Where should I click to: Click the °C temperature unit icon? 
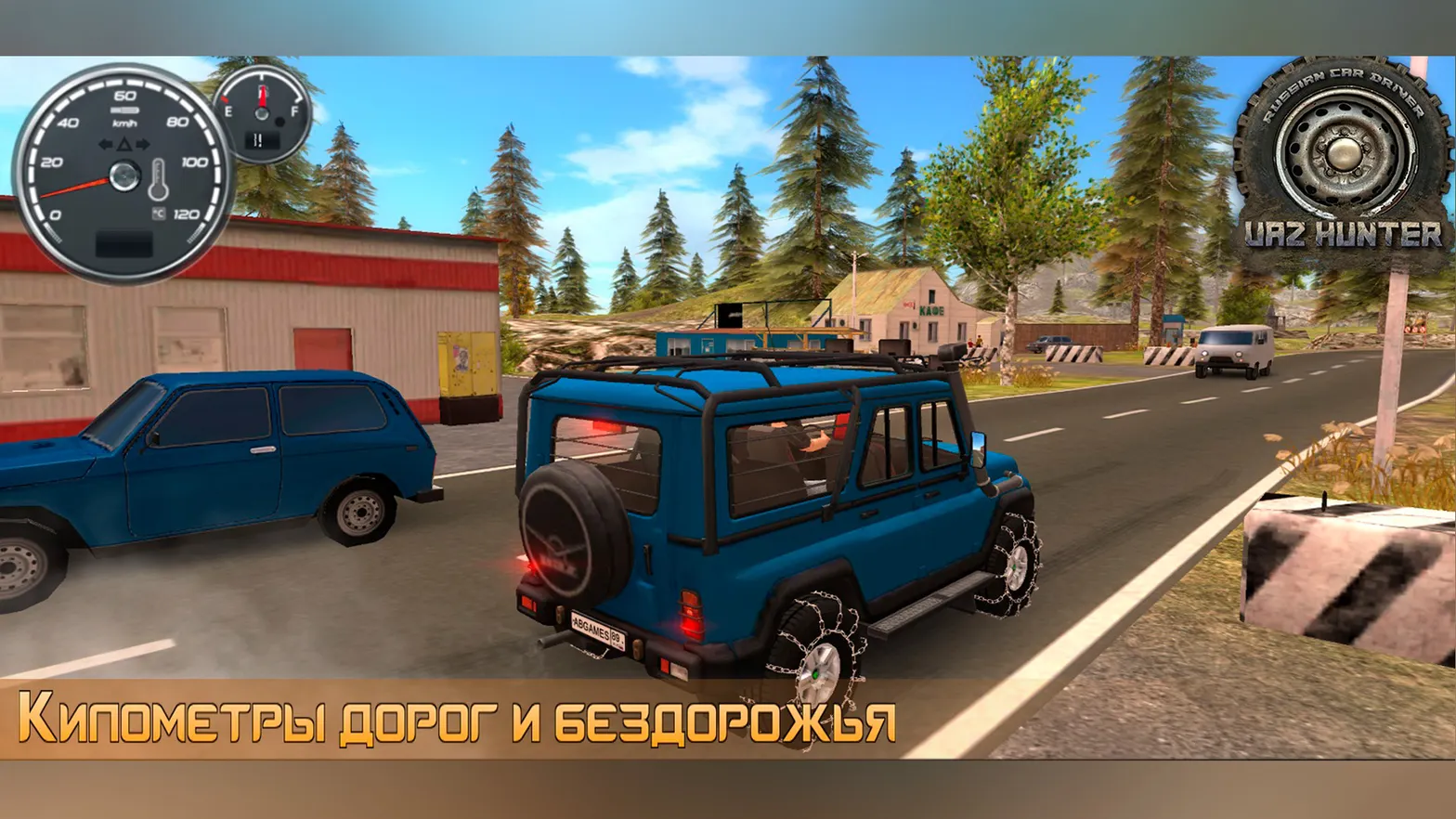click(x=159, y=213)
